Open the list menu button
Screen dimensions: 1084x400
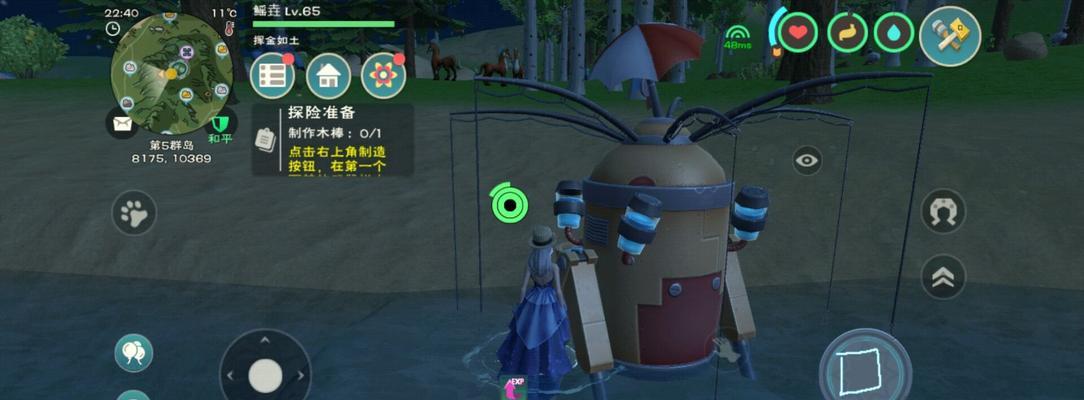click(272, 75)
